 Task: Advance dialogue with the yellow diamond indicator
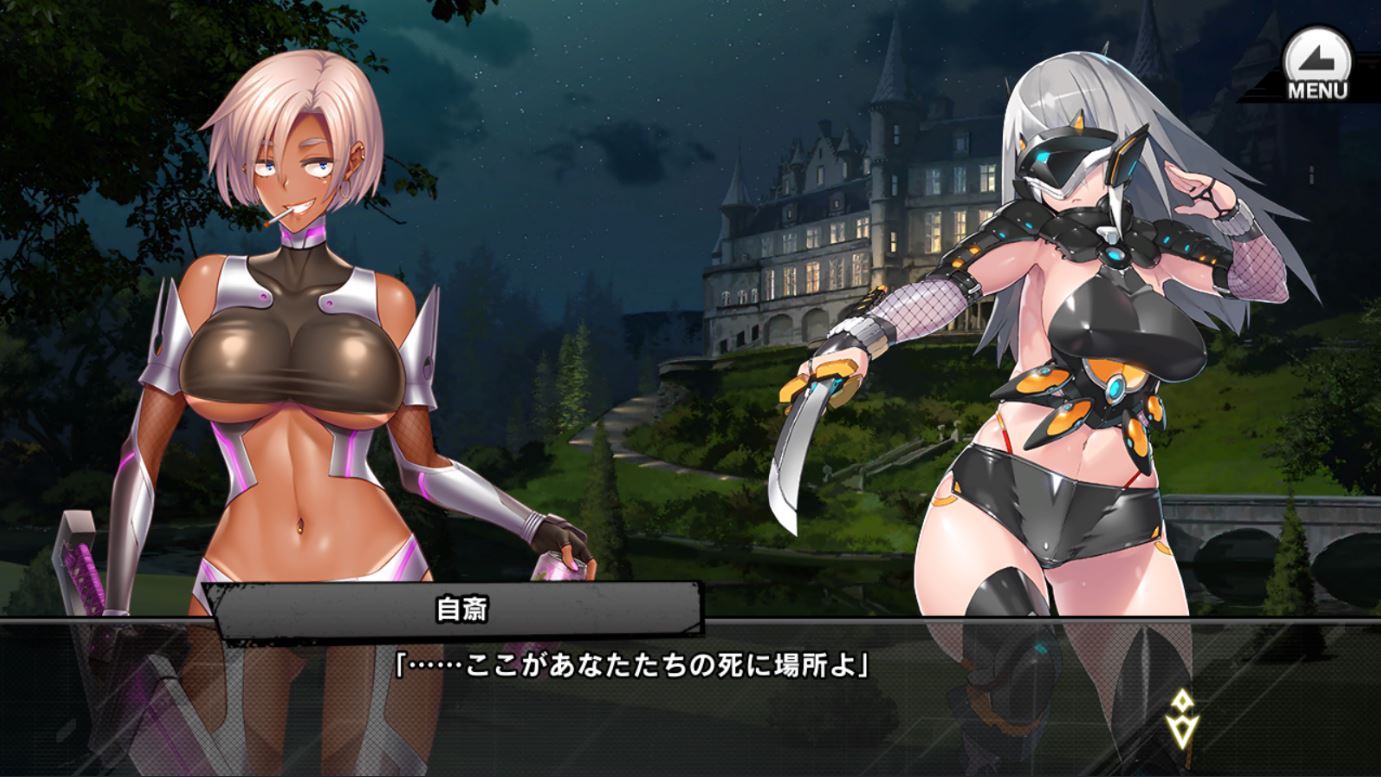1181,717
